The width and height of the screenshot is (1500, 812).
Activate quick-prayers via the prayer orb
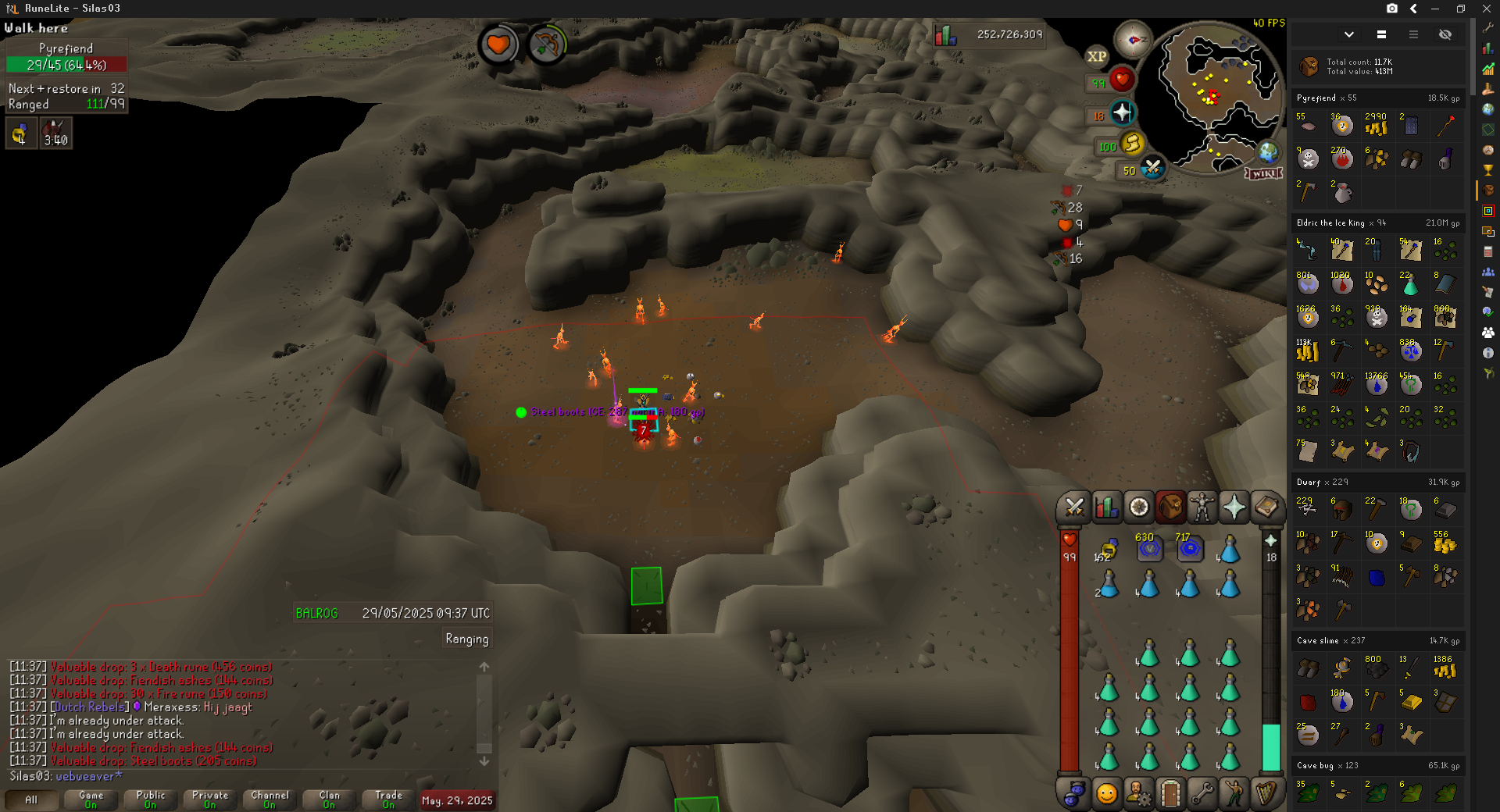coord(1123,113)
